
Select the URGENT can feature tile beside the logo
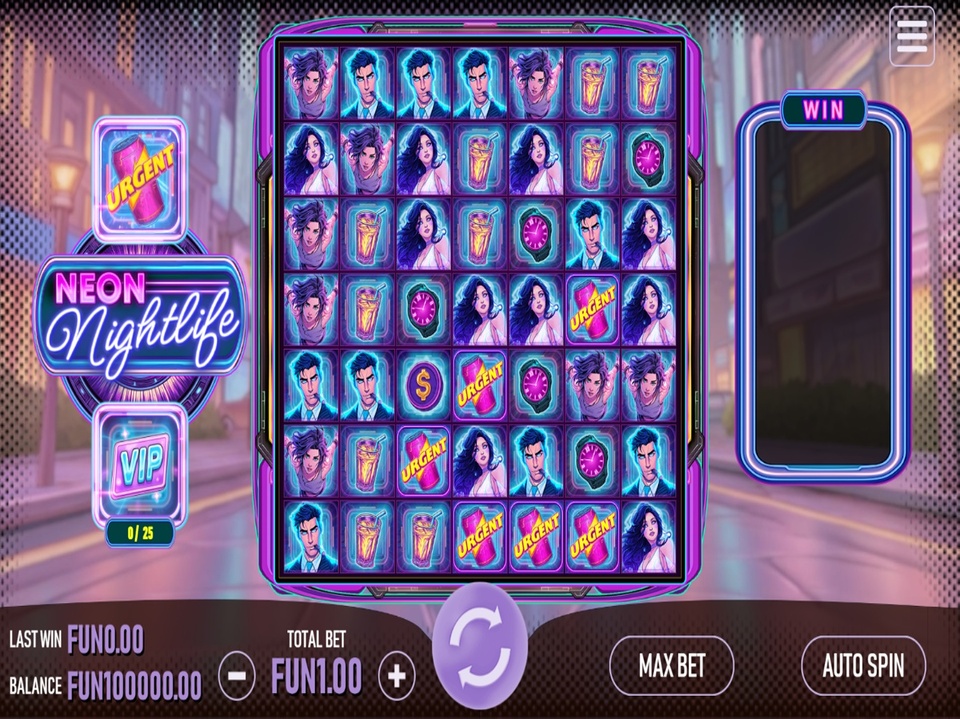[x=139, y=177]
